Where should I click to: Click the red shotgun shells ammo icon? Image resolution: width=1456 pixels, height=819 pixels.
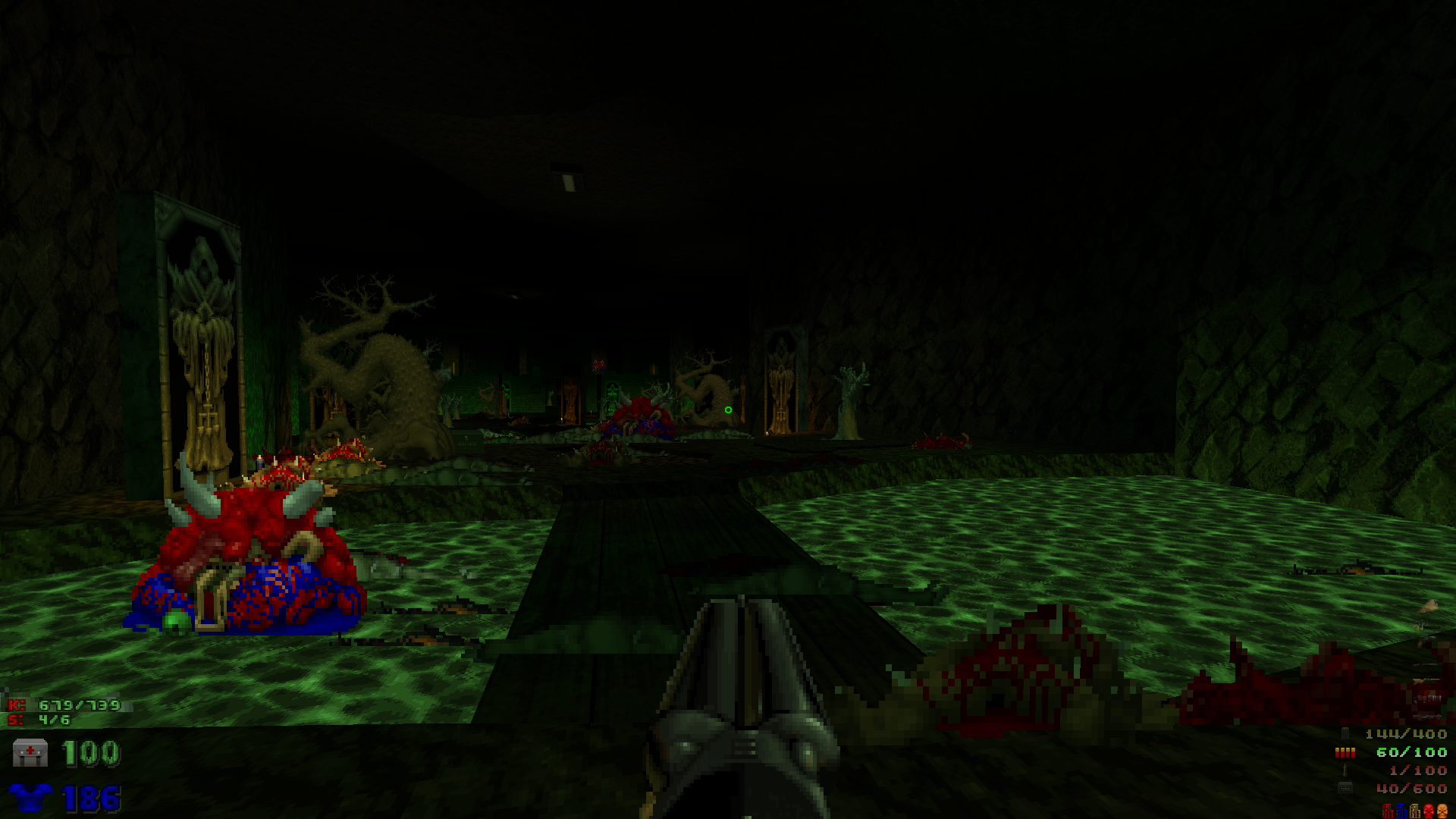tap(1345, 752)
